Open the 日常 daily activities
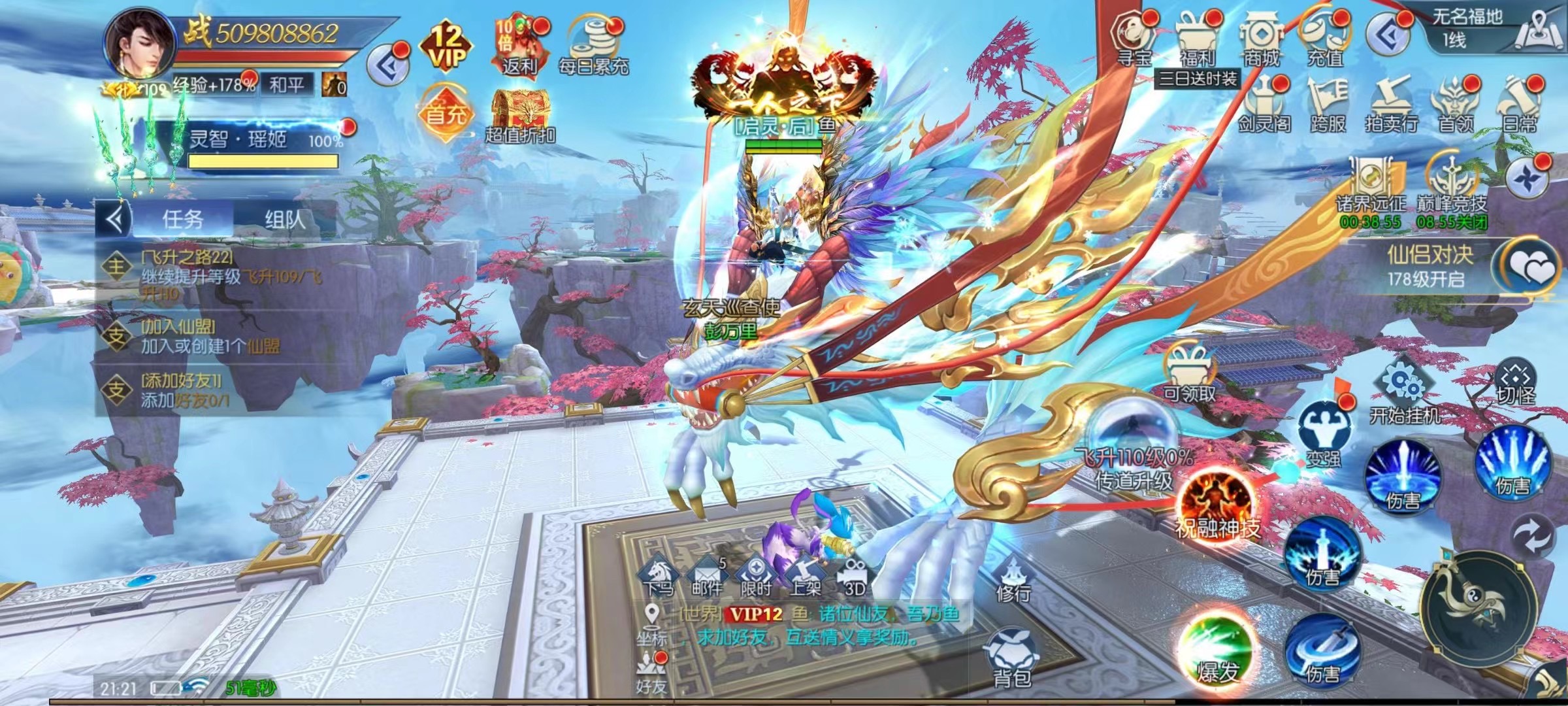Image resolution: width=1568 pixels, height=706 pixels. (x=1520, y=105)
